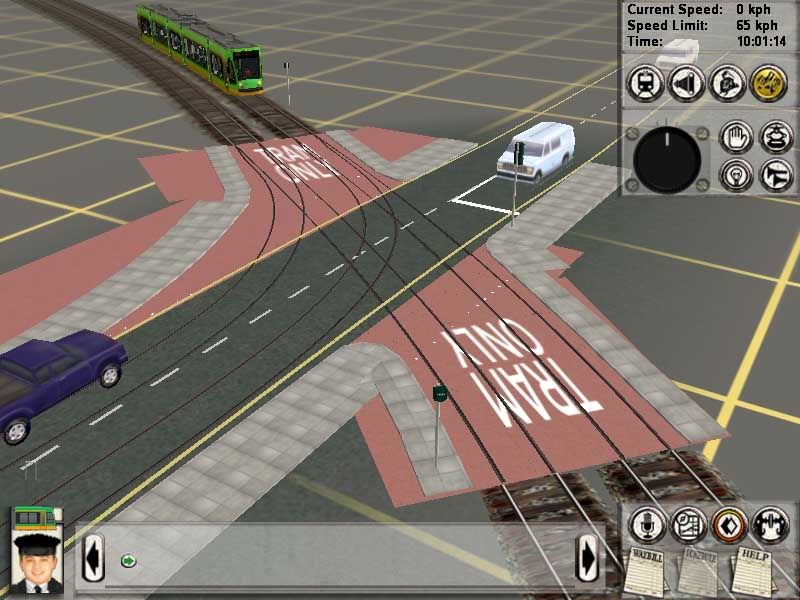Activate the coupler icon button

pos(770,524)
